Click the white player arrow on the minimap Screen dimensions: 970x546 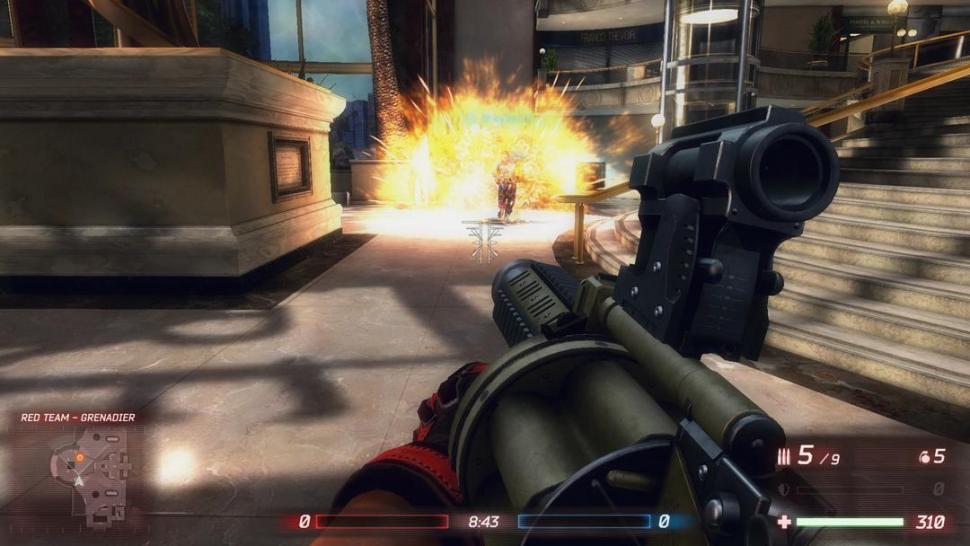78,481
